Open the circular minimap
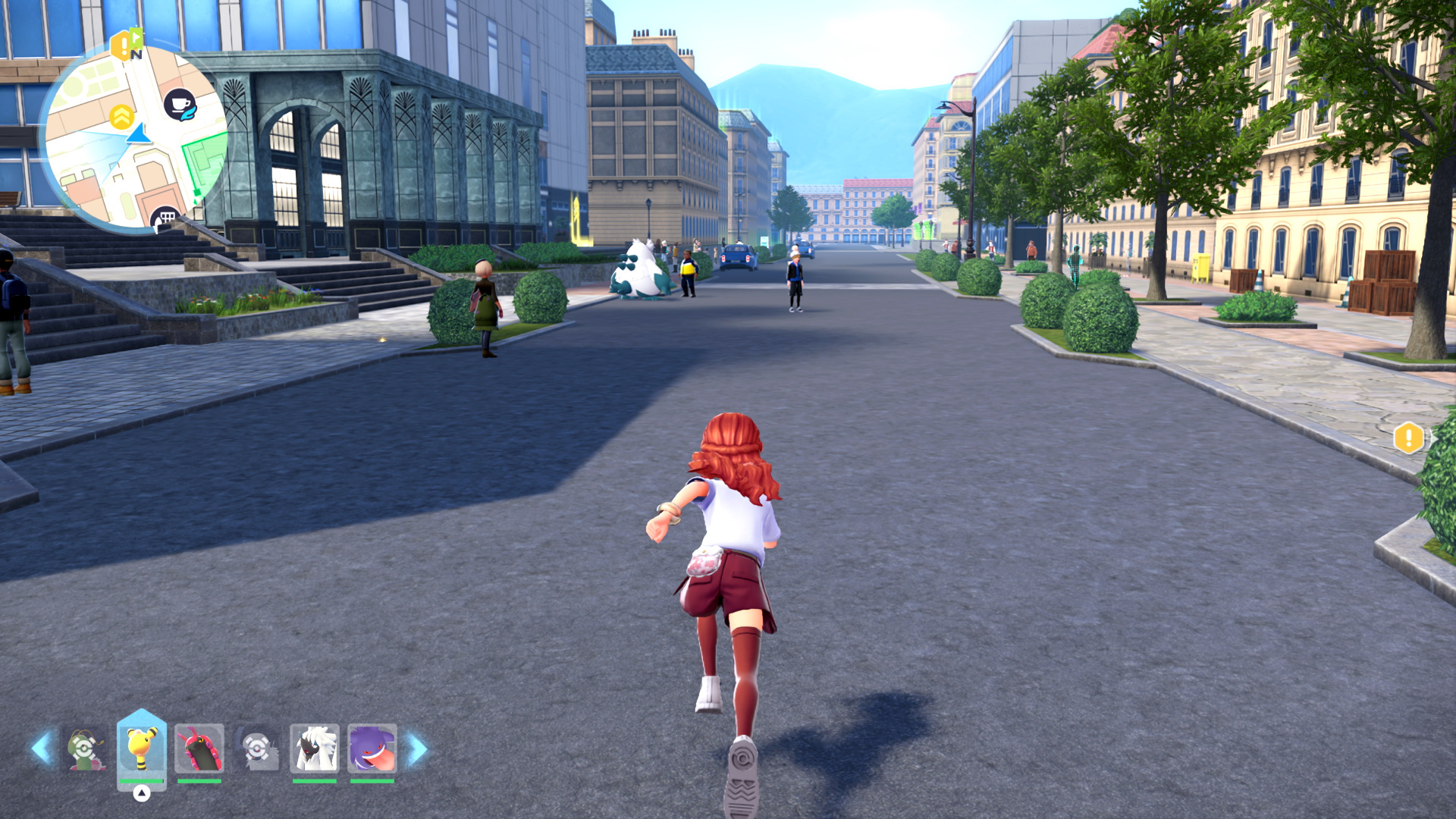1456x819 pixels. (x=134, y=138)
